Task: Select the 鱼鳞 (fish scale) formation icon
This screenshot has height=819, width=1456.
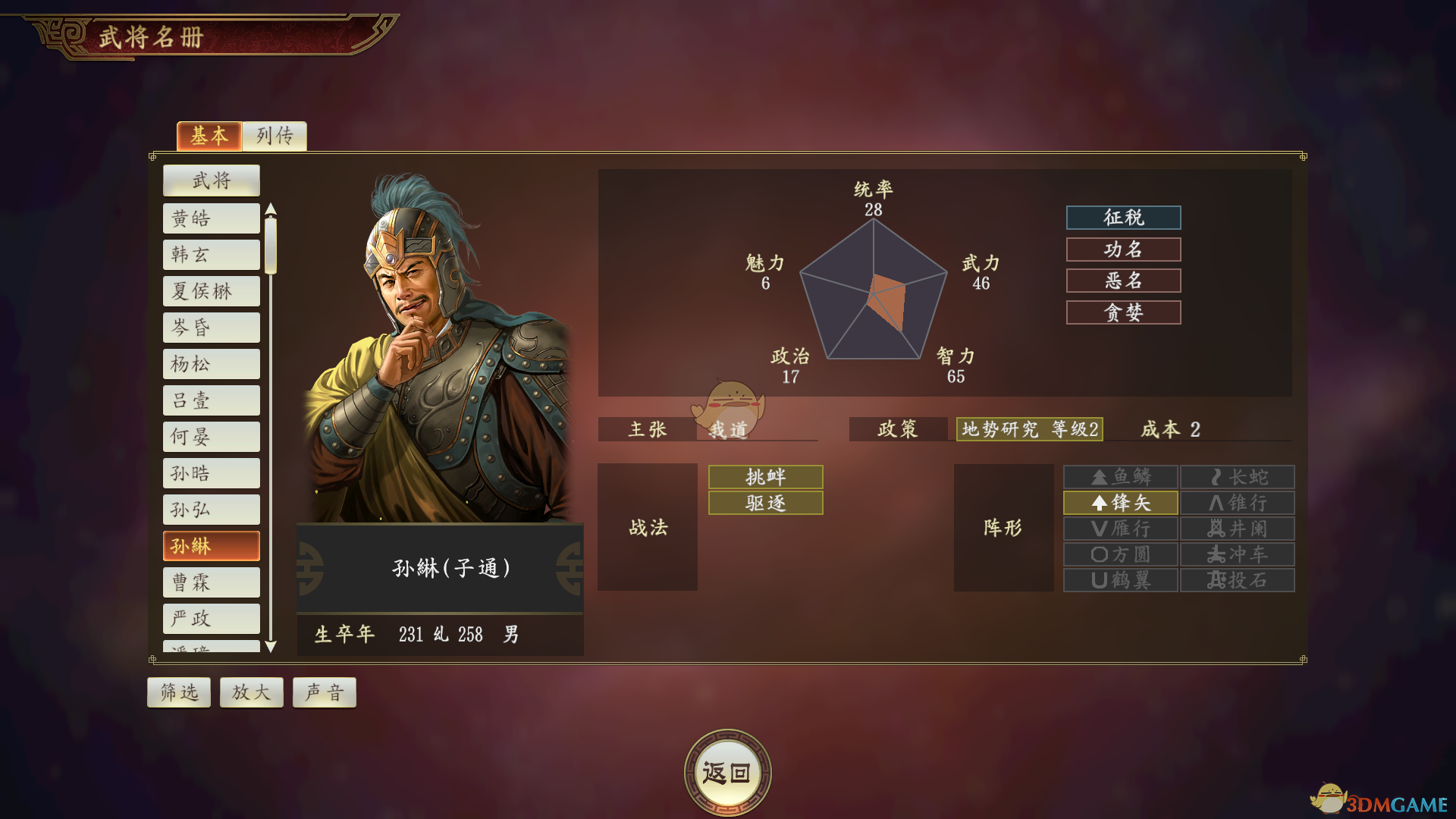Action: (1120, 477)
